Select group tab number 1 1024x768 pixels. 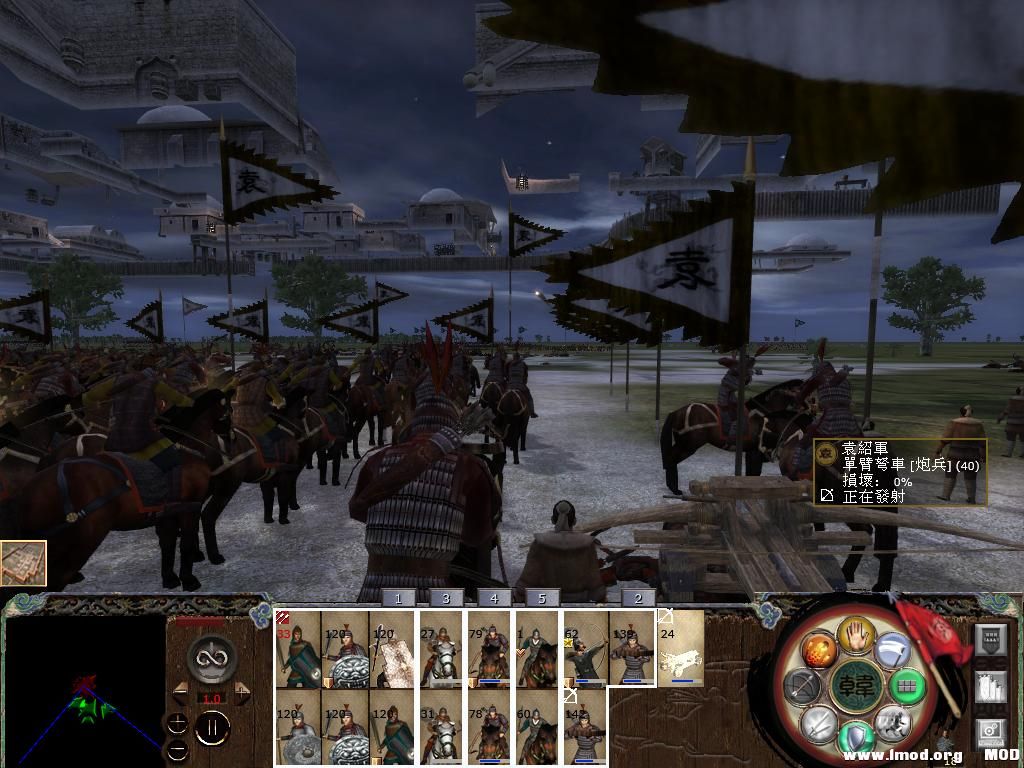point(398,598)
